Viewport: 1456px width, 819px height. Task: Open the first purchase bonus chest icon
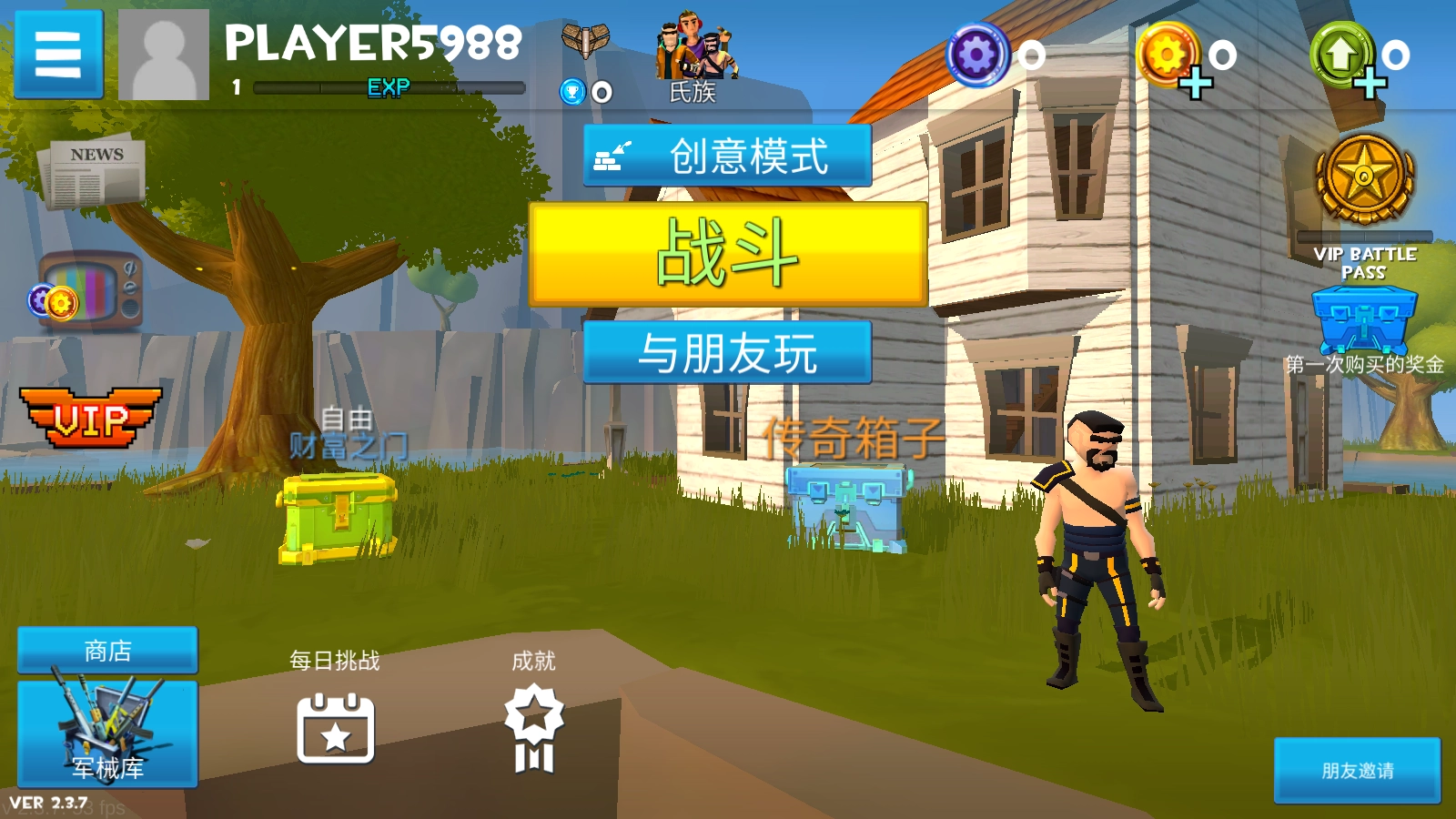1361,323
